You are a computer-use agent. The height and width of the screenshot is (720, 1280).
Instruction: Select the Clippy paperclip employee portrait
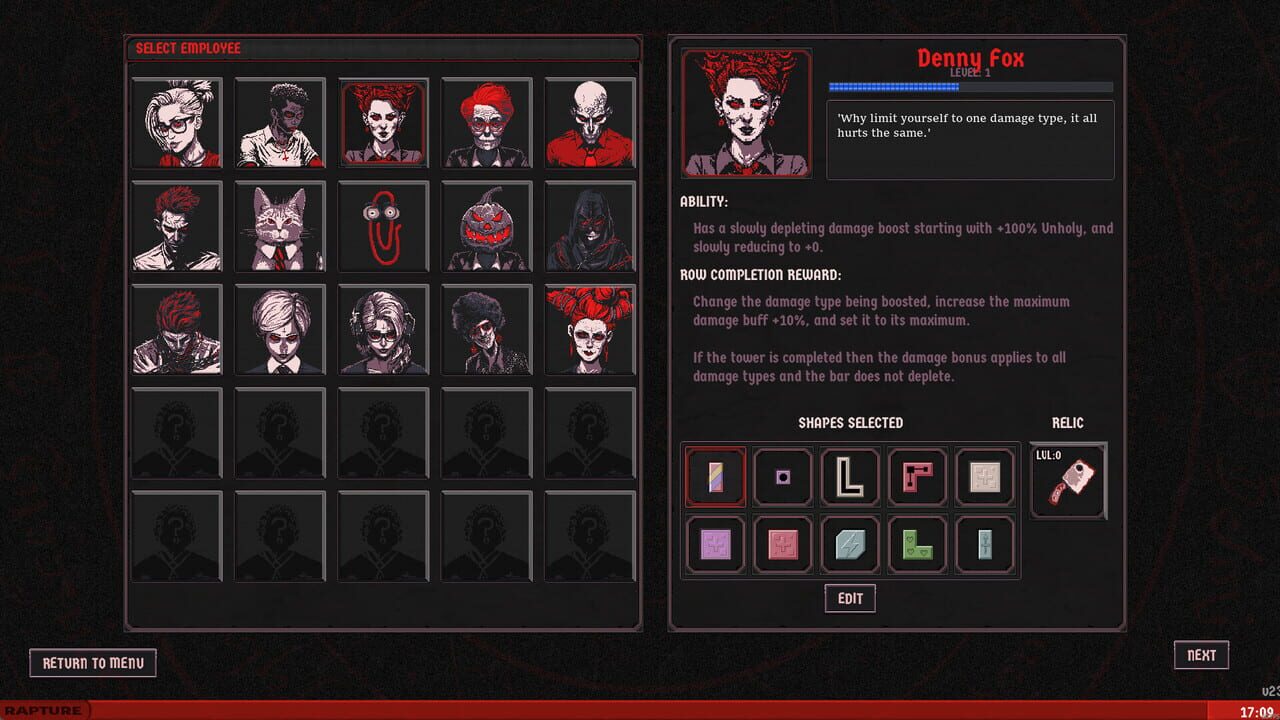[x=384, y=226]
